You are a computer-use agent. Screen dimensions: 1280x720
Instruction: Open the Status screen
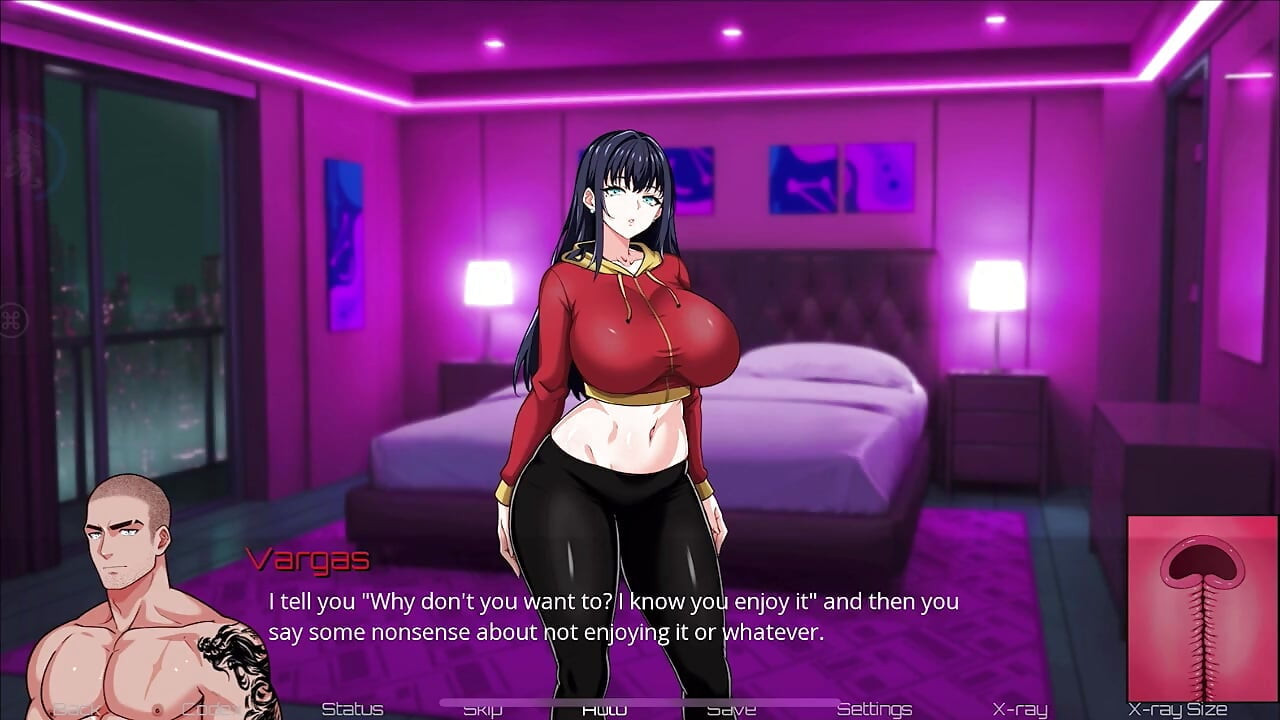pyautogui.click(x=353, y=708)
